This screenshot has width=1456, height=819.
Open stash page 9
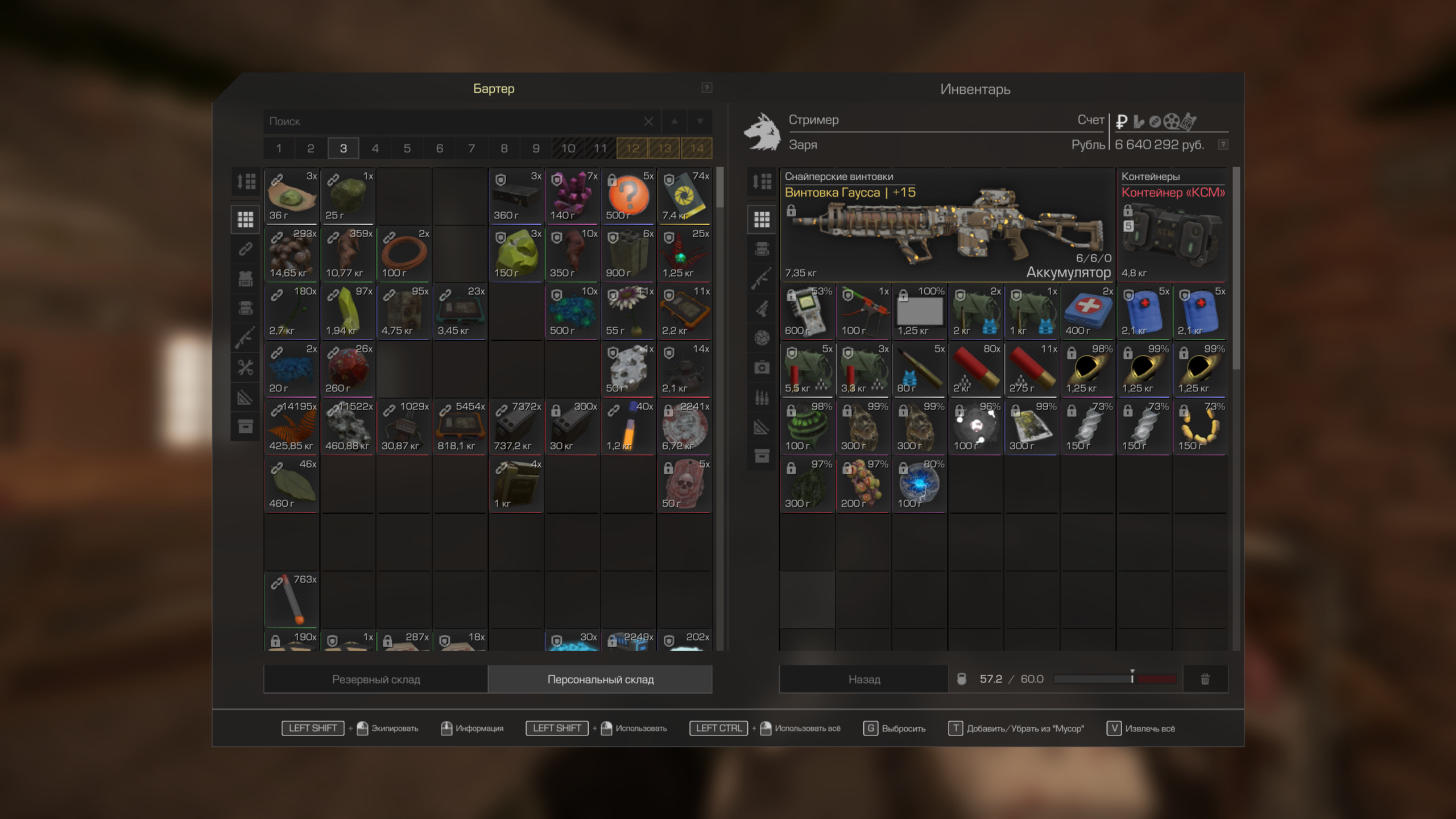click(x=536, y=148)
